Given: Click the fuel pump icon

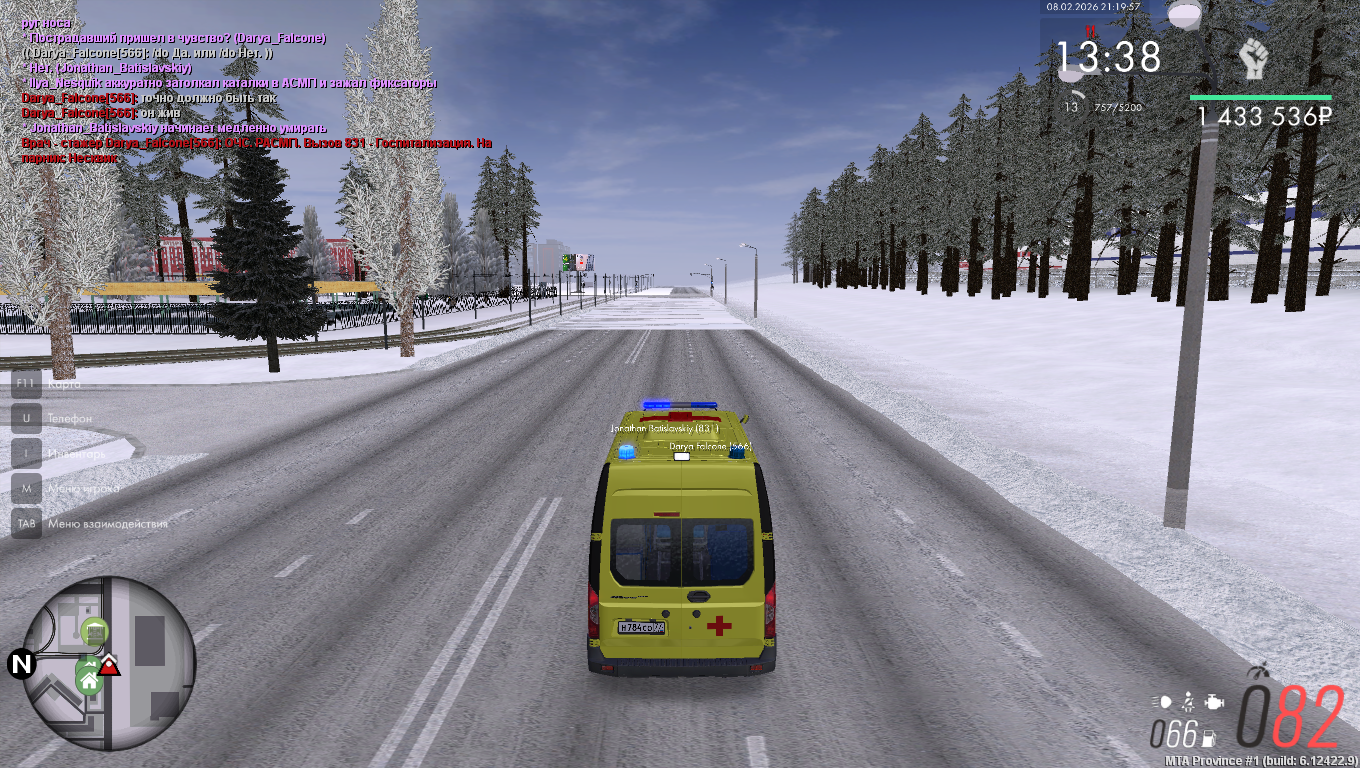Looking at the screenshot, I should click(1209, 739).
